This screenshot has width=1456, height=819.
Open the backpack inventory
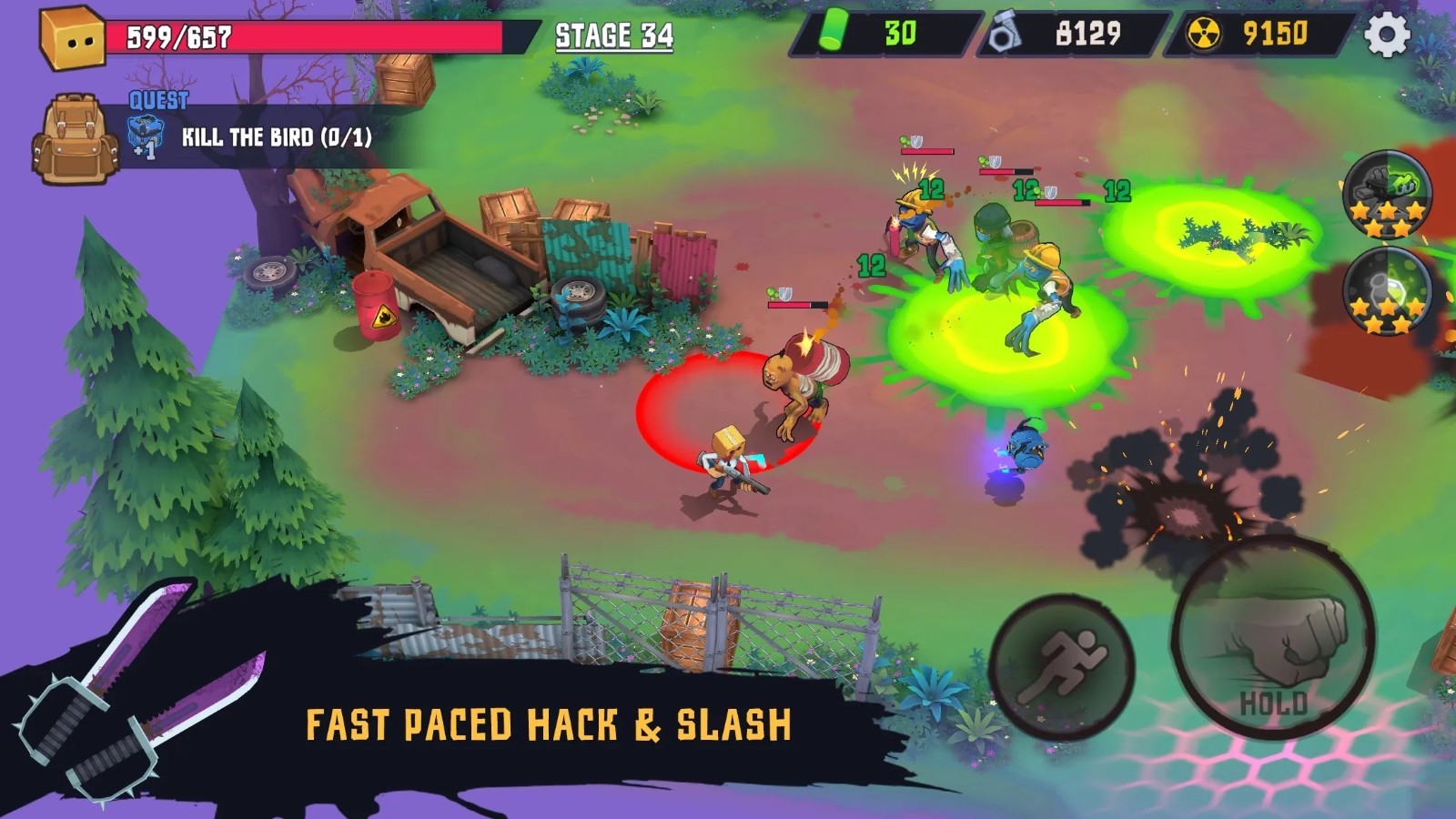click(x=76, y=139)
